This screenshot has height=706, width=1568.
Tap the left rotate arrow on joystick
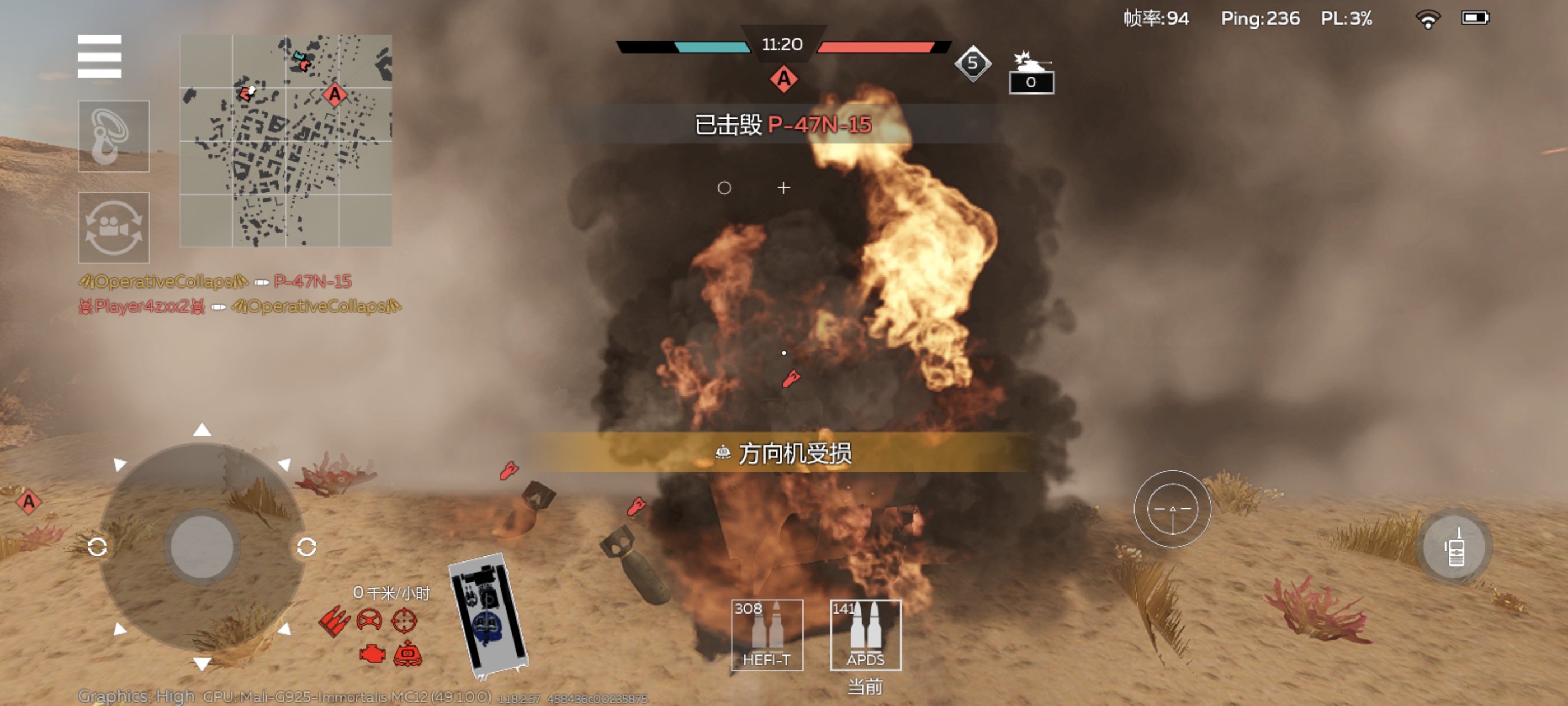(97, 547)
